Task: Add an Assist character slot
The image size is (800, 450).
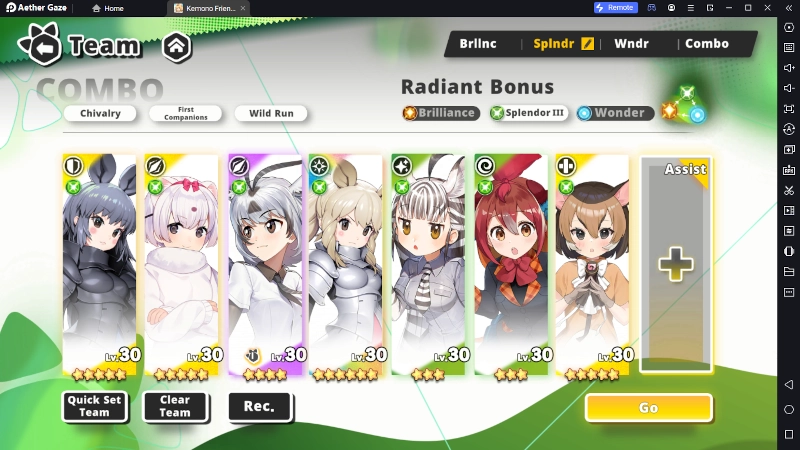Action: [676, 265]
